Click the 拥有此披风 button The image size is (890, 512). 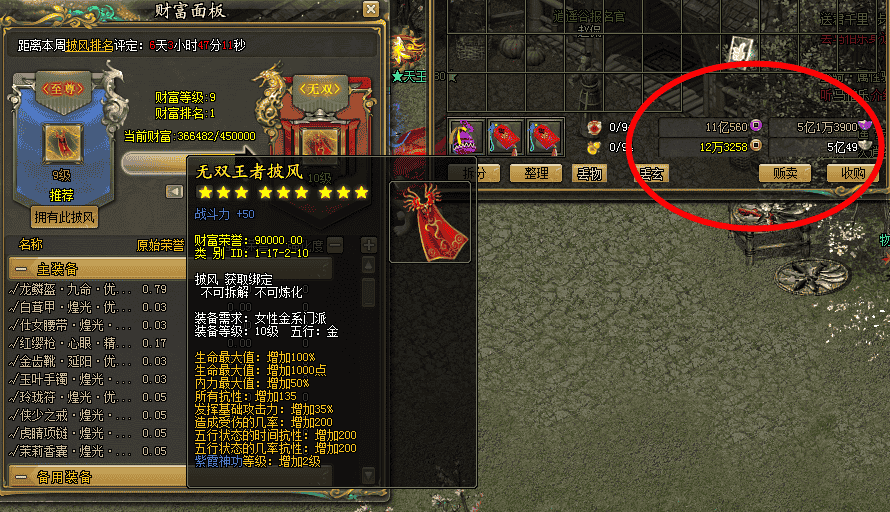point(64,217)
